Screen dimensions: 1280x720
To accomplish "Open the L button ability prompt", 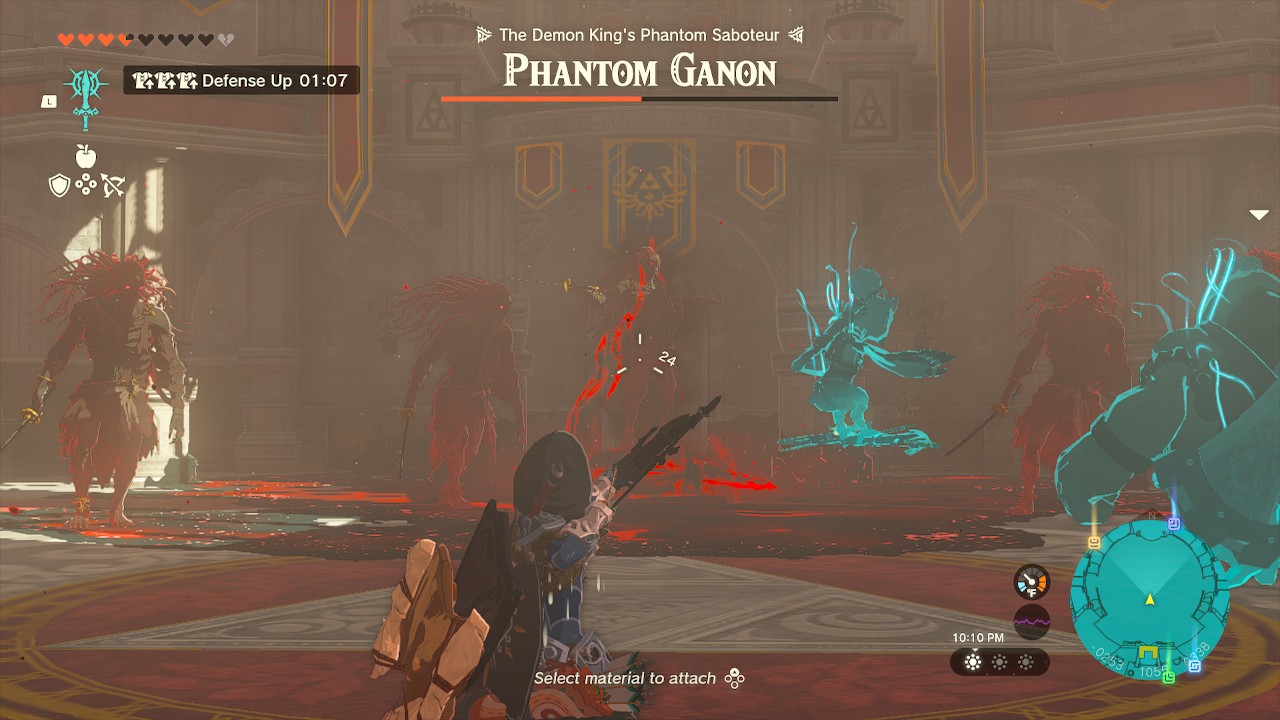I will tap(49, 100).
